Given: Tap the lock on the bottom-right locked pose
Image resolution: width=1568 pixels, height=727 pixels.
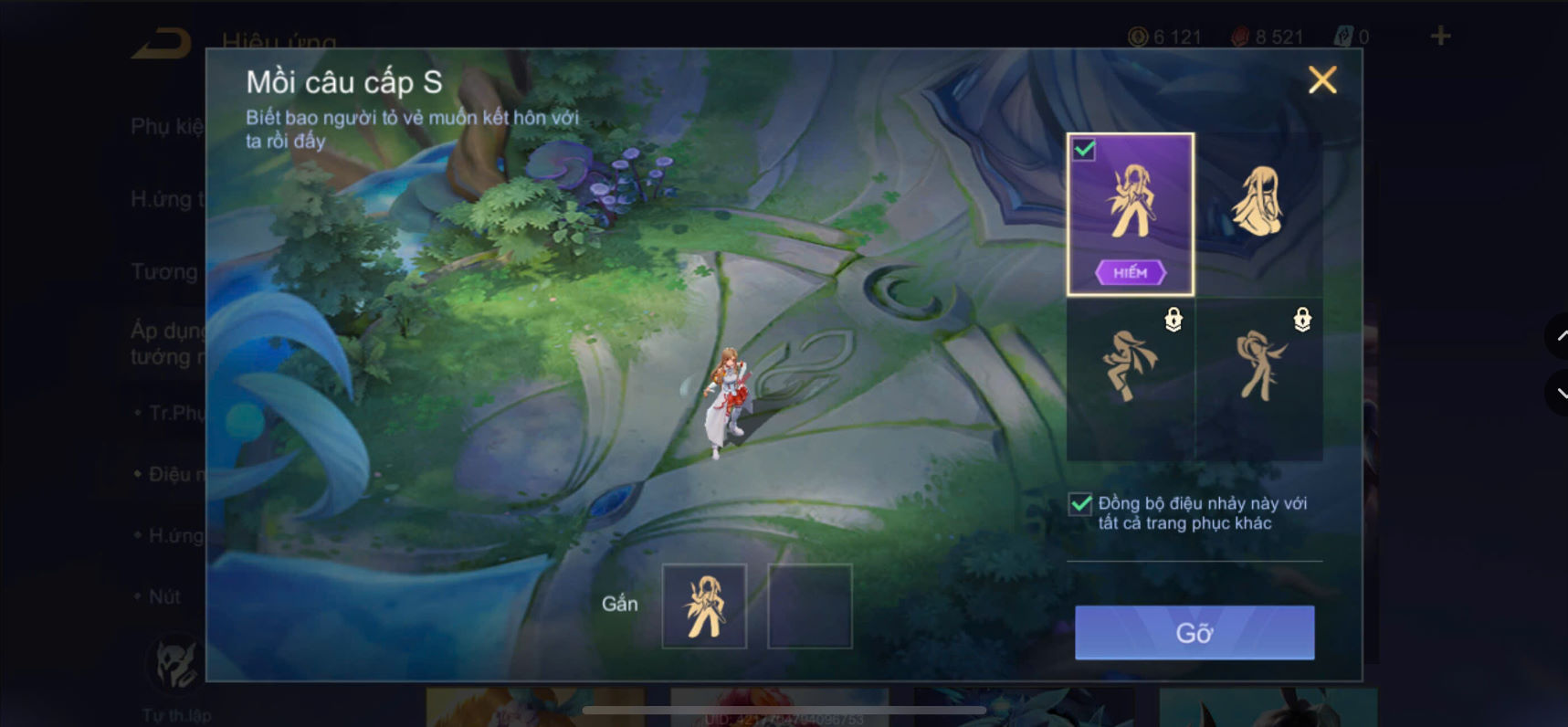Looking at the screenshot, I should tap(1301, 321).
